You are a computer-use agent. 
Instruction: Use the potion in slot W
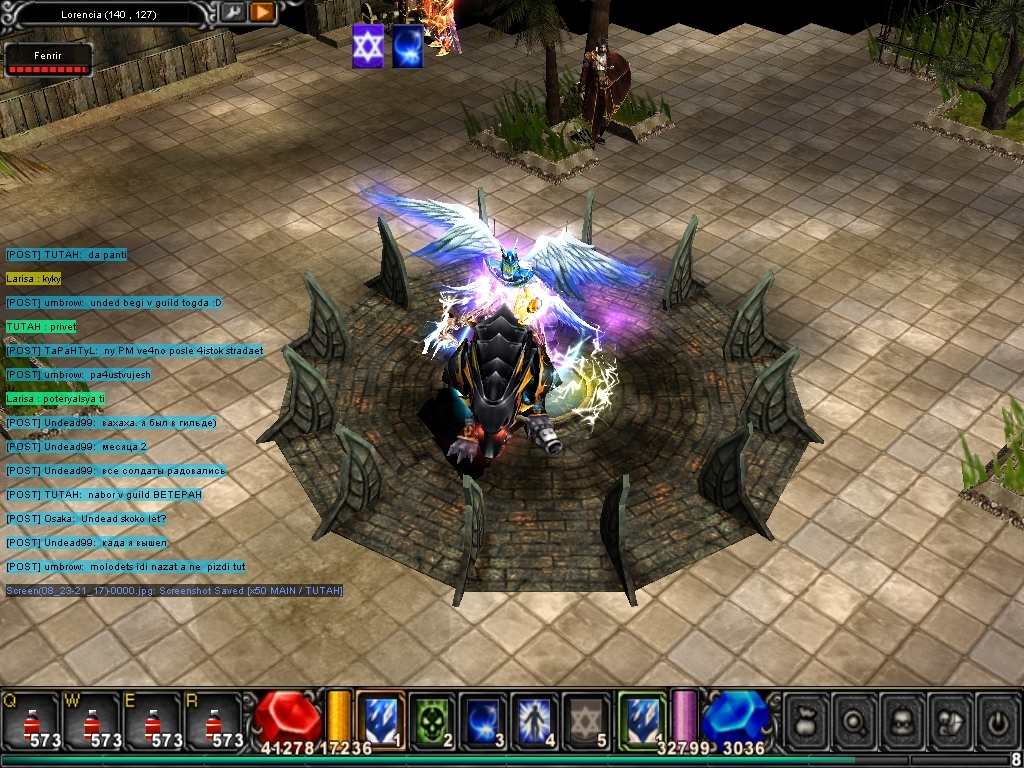pos(91,720)
